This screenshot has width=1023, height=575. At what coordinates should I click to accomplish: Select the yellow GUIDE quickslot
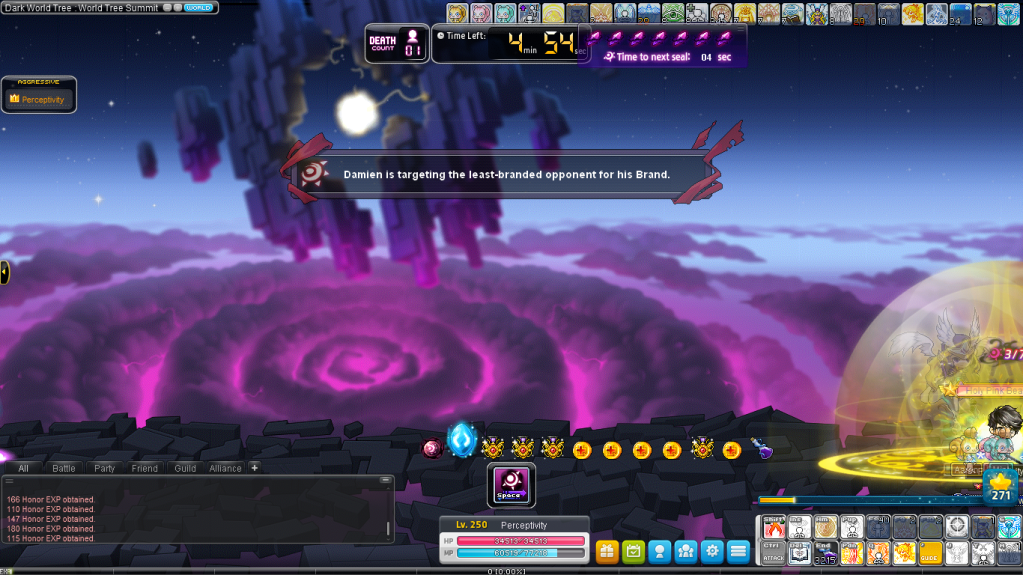930,552
